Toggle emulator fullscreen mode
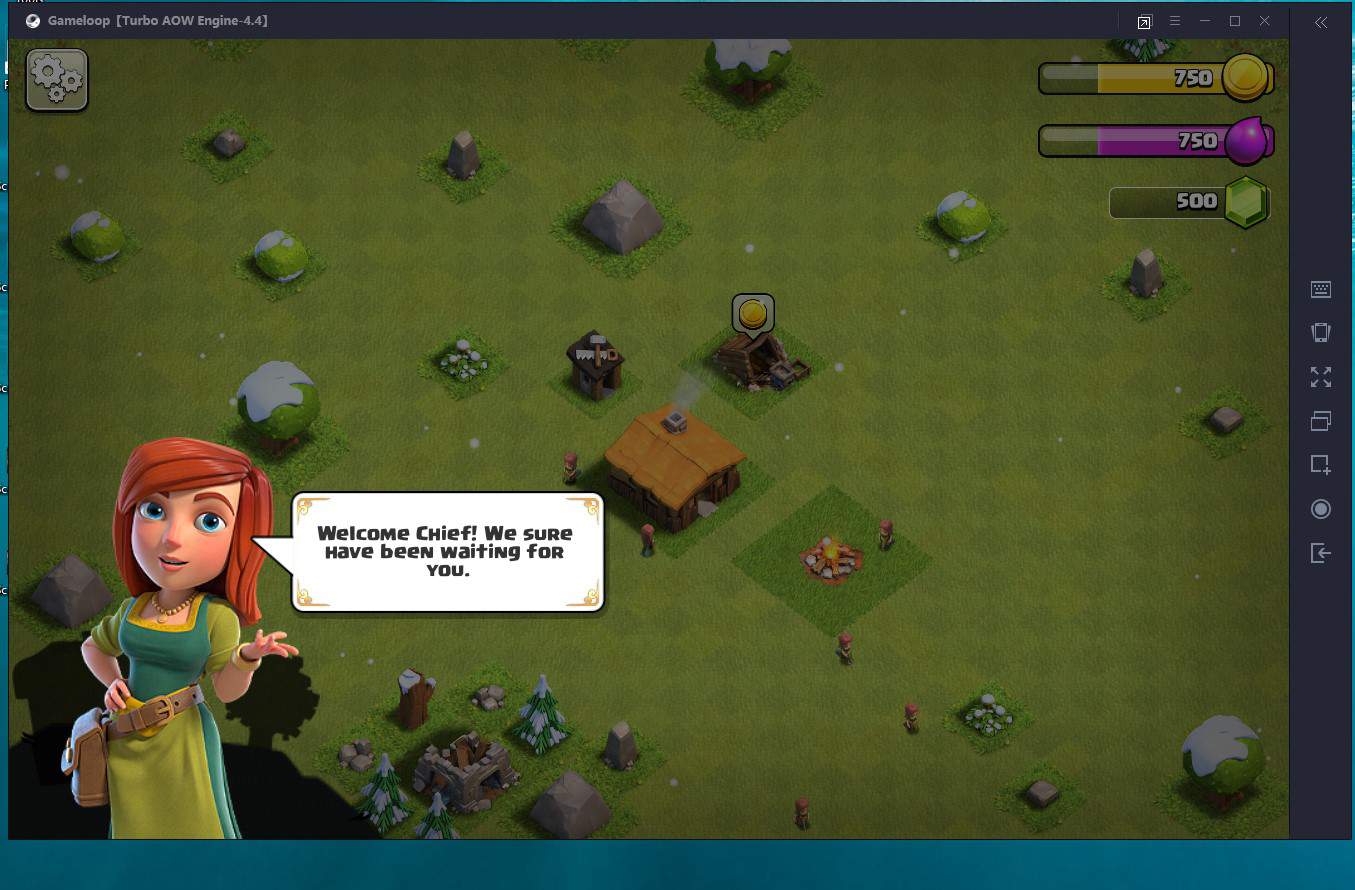The height and width of the screenshot is (890, 1355). click(x=1321, y=377)
